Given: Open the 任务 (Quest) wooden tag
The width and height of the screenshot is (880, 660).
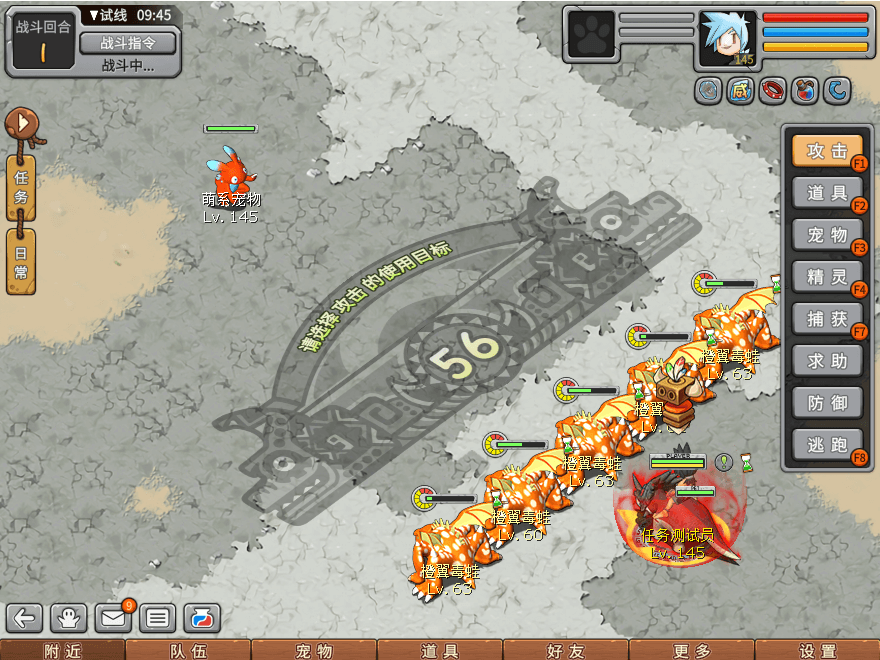Looking at the screenshot, I should tap(21, 187).
